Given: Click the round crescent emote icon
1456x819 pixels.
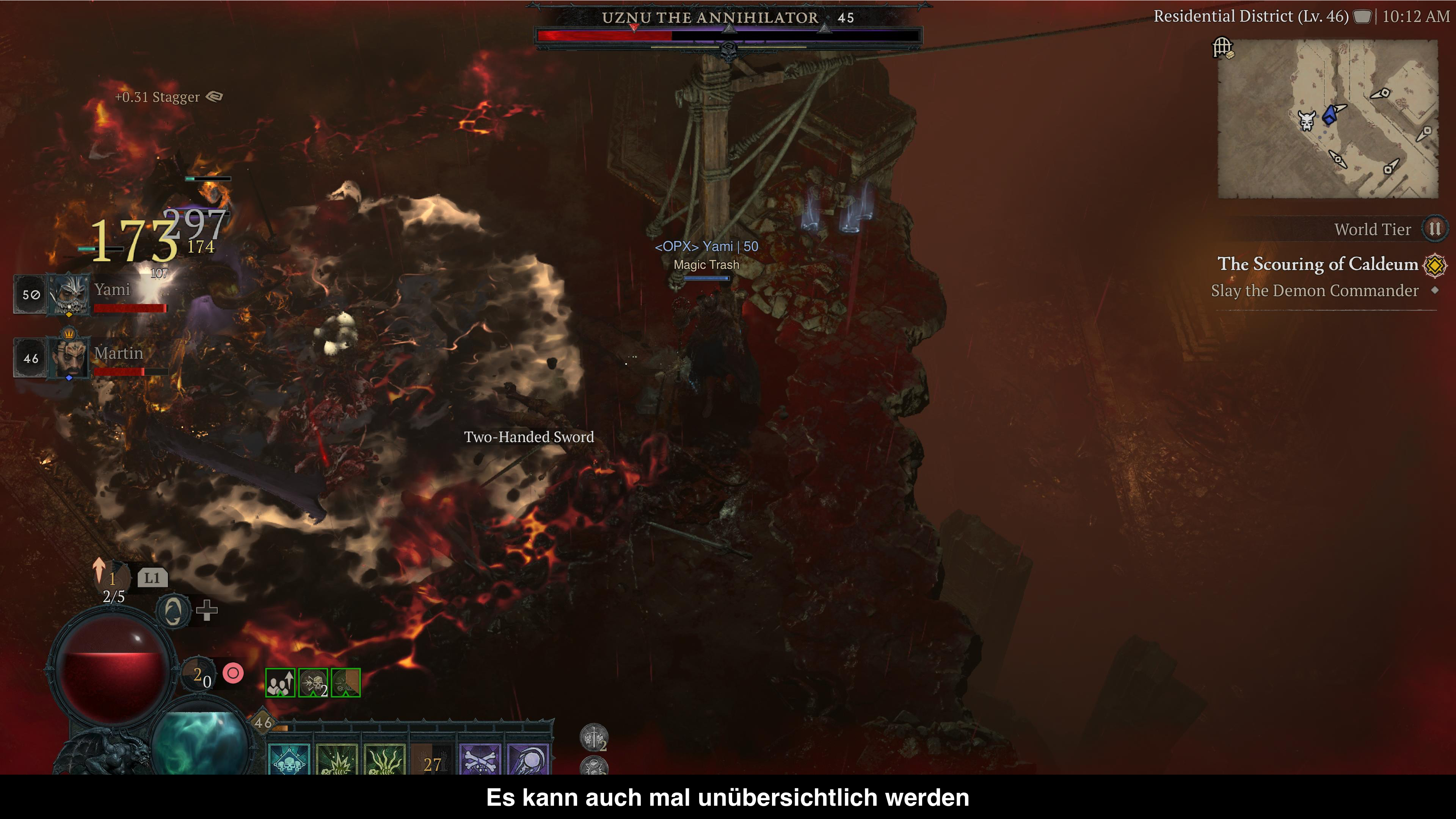Looking at the screenshot, I should pos(173,611).
